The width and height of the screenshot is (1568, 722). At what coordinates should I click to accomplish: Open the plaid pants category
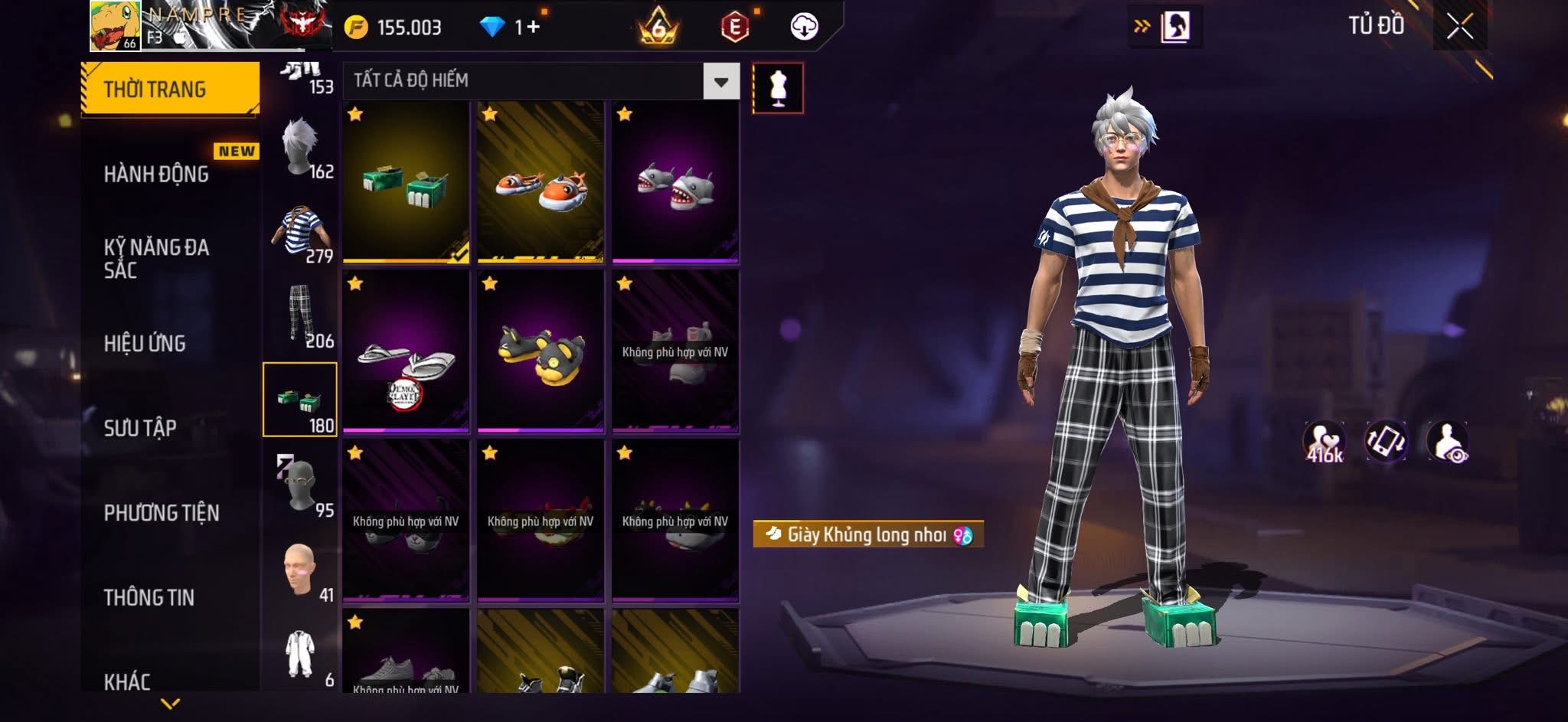point(300,315)
